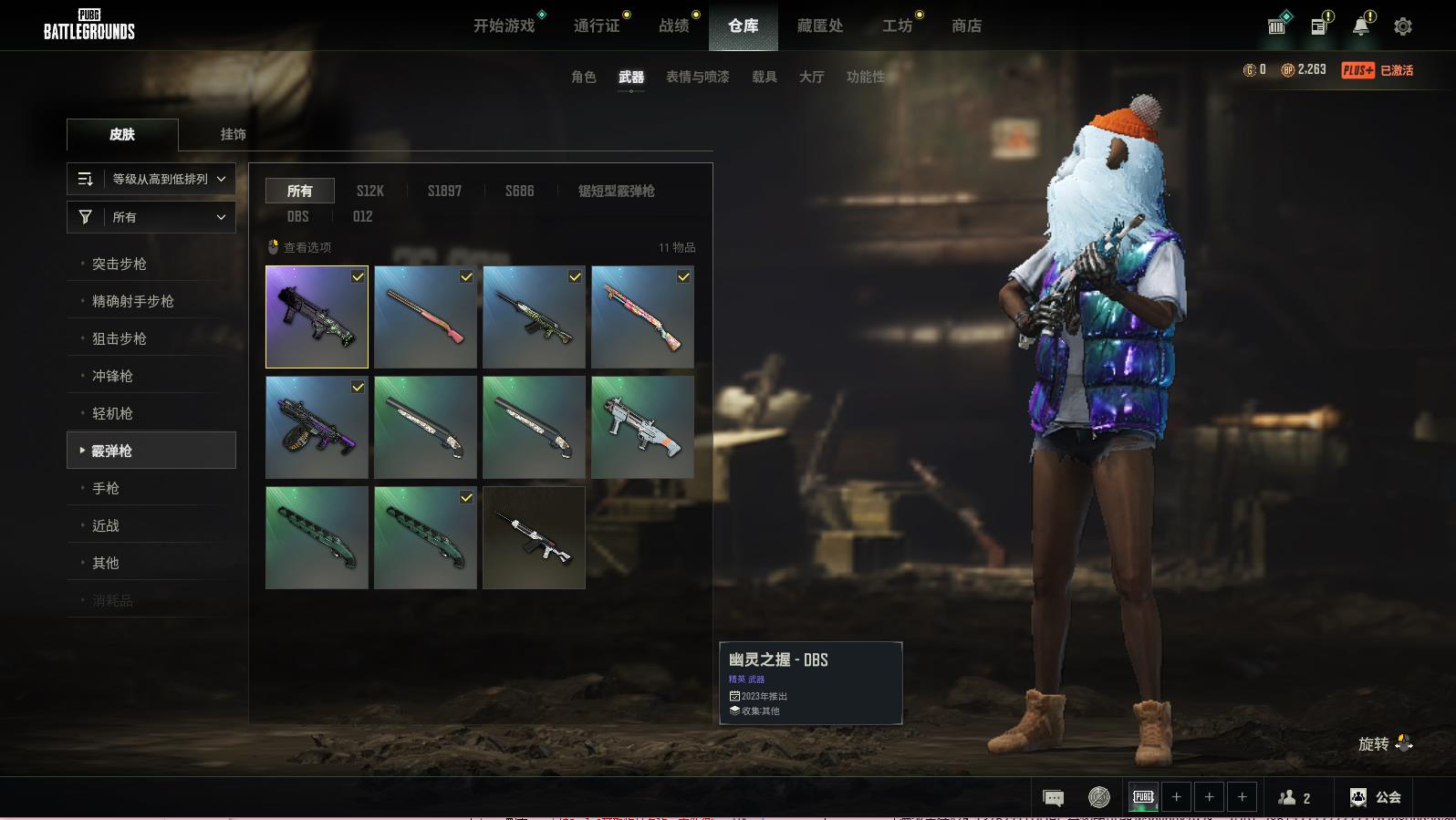Open the 开始游戏 menu

[504, 26]
